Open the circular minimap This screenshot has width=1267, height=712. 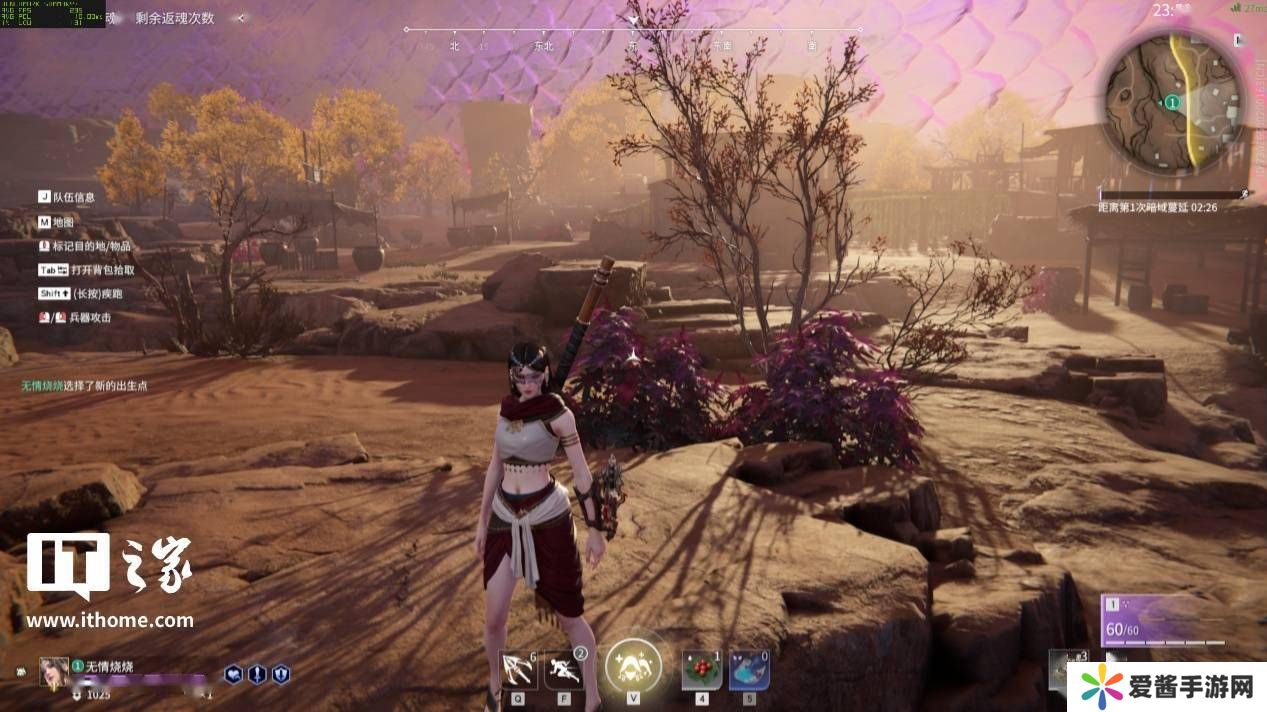1174,101
